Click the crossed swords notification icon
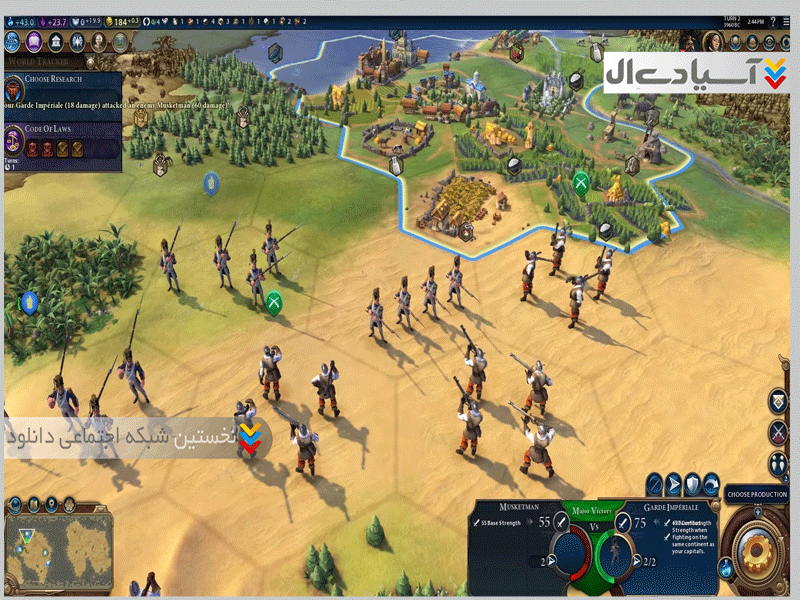Viewport: 800px width, 600px height. (778, 433)
